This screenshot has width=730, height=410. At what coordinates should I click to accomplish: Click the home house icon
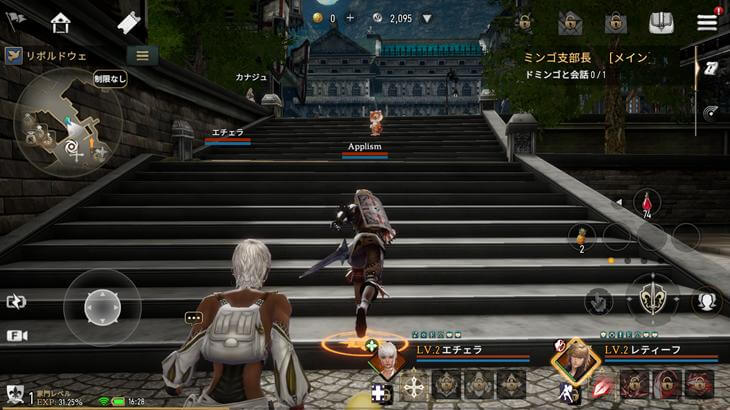tap(61, 22)
